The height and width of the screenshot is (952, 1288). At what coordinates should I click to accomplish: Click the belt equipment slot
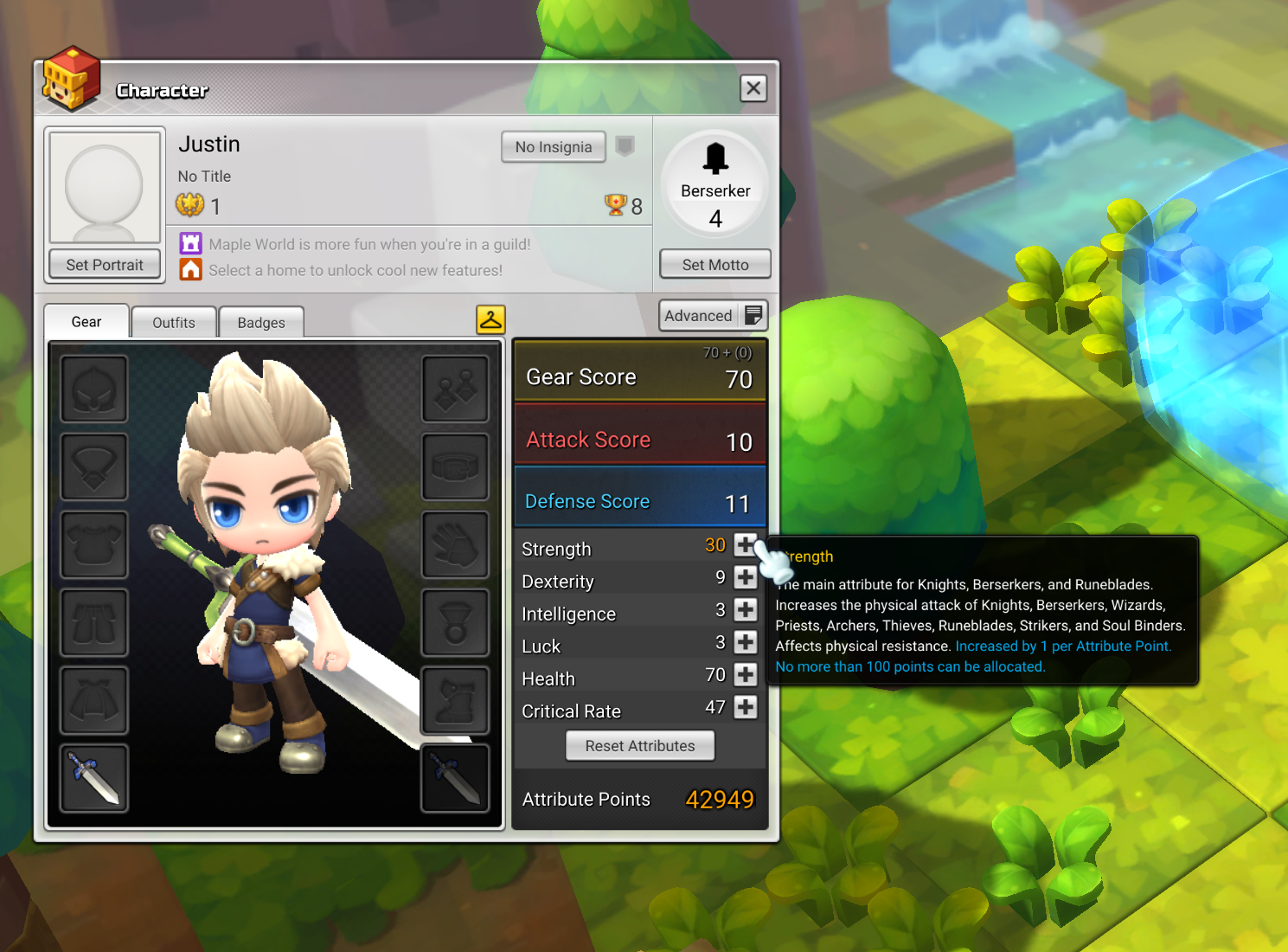[455, 466]
